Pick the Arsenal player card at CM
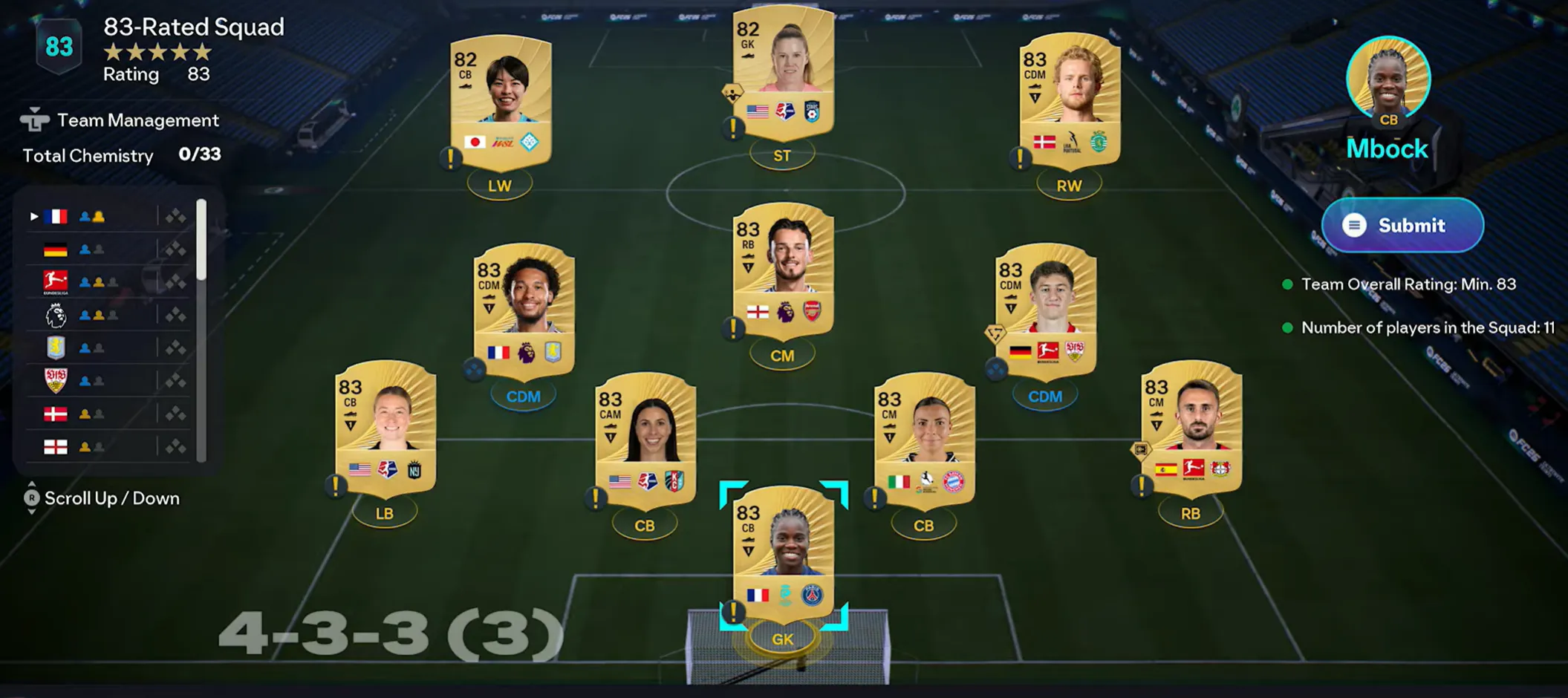 click(x=783, y=271)
